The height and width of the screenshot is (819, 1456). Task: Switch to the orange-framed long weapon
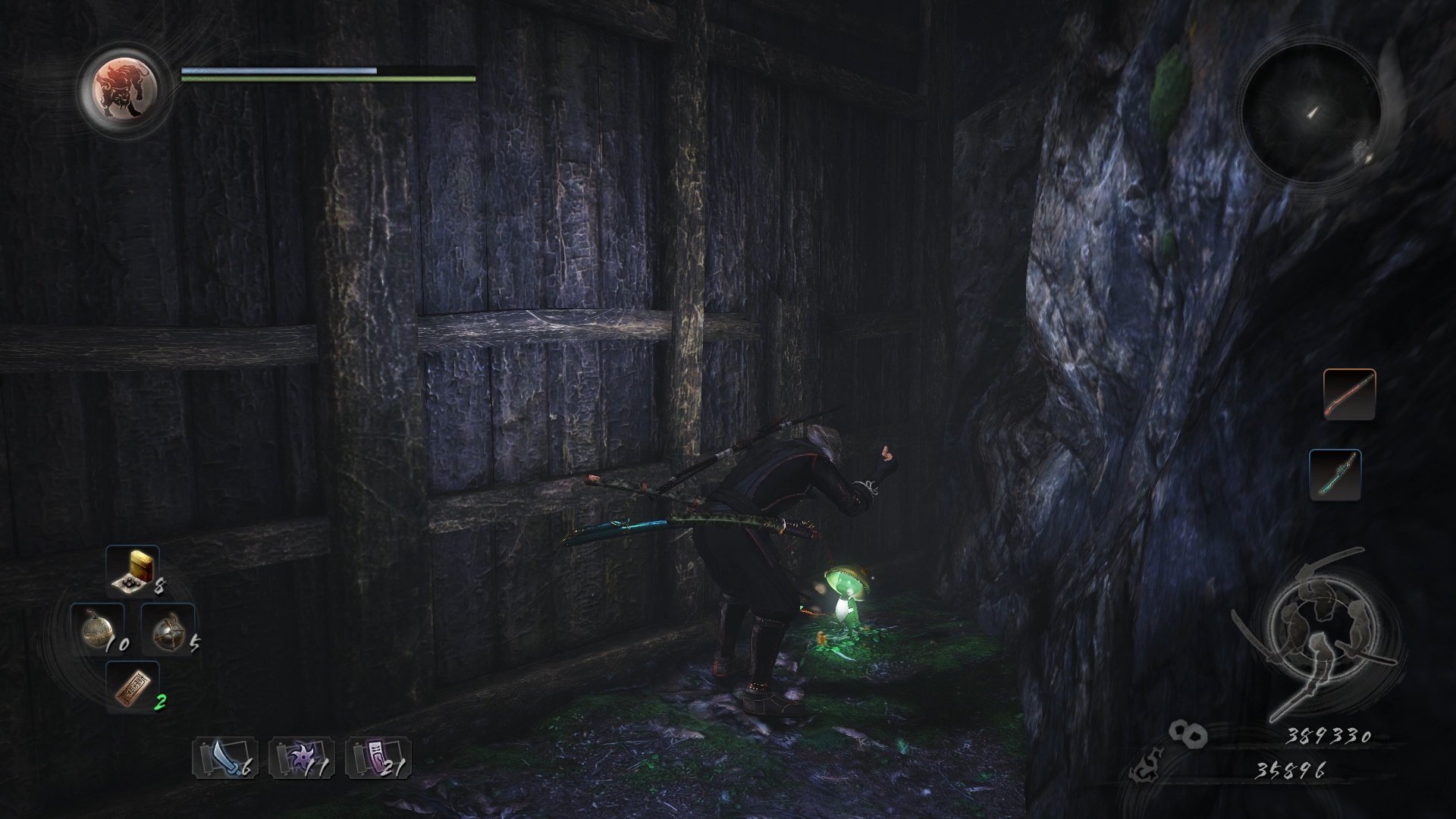coord(1349,394)
